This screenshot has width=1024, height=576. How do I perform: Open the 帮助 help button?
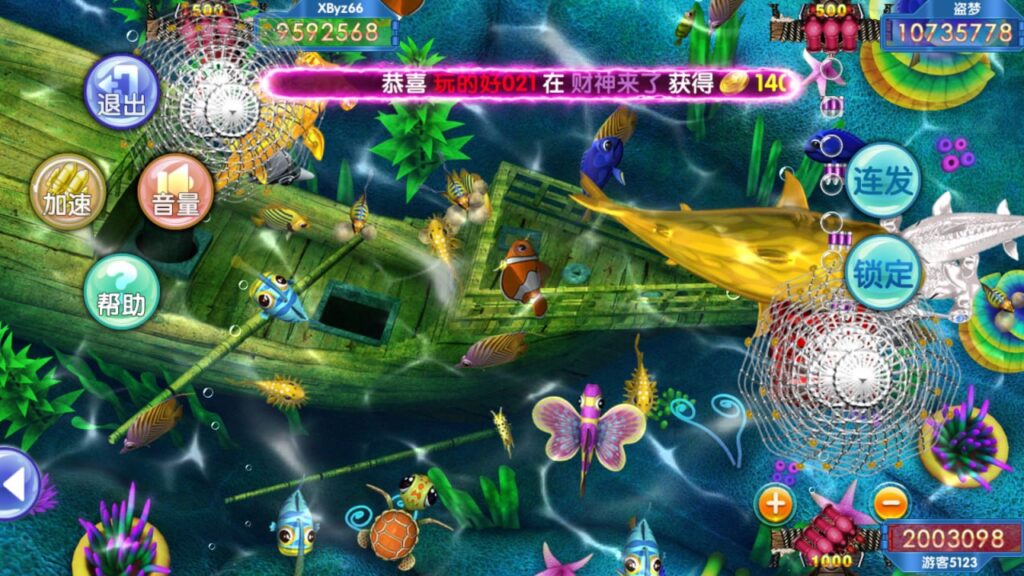click(121, 291)
